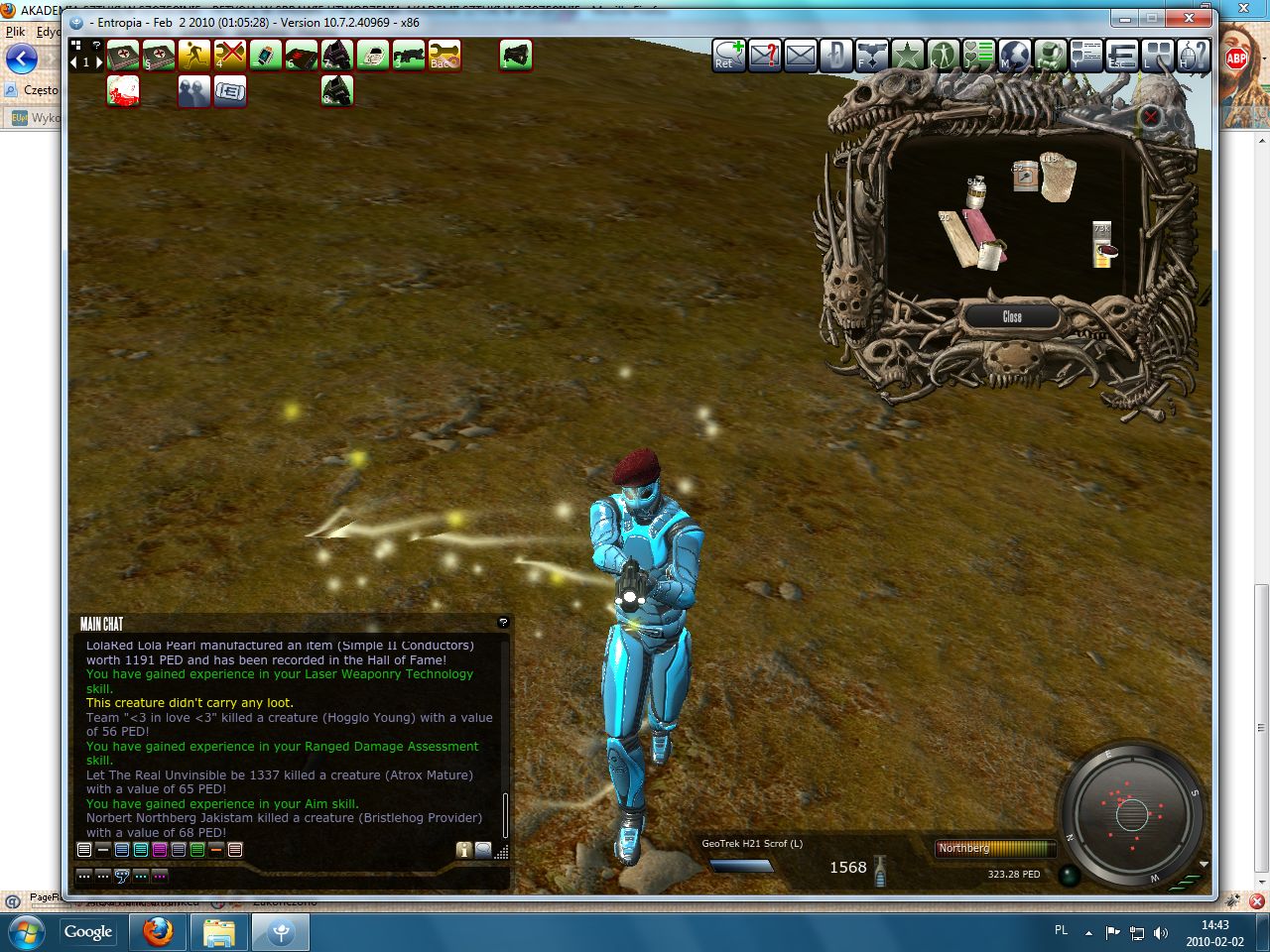Use the rifle weapon hotbar slot
This screenshot has width=1270, height=952.
click(x=408, y=56)
